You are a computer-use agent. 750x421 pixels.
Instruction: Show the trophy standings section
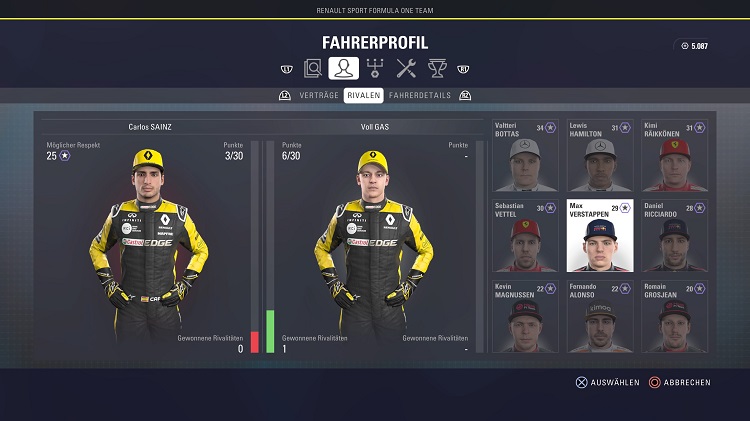(437, 69)
